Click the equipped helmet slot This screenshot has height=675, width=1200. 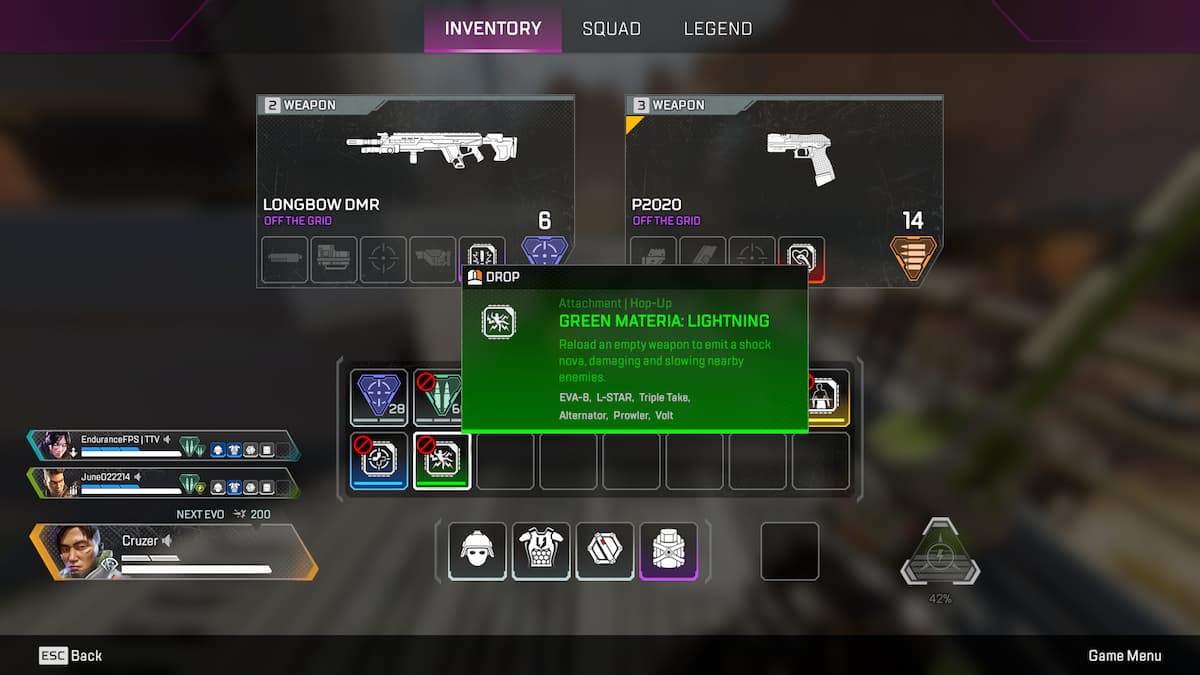[477, 551]
